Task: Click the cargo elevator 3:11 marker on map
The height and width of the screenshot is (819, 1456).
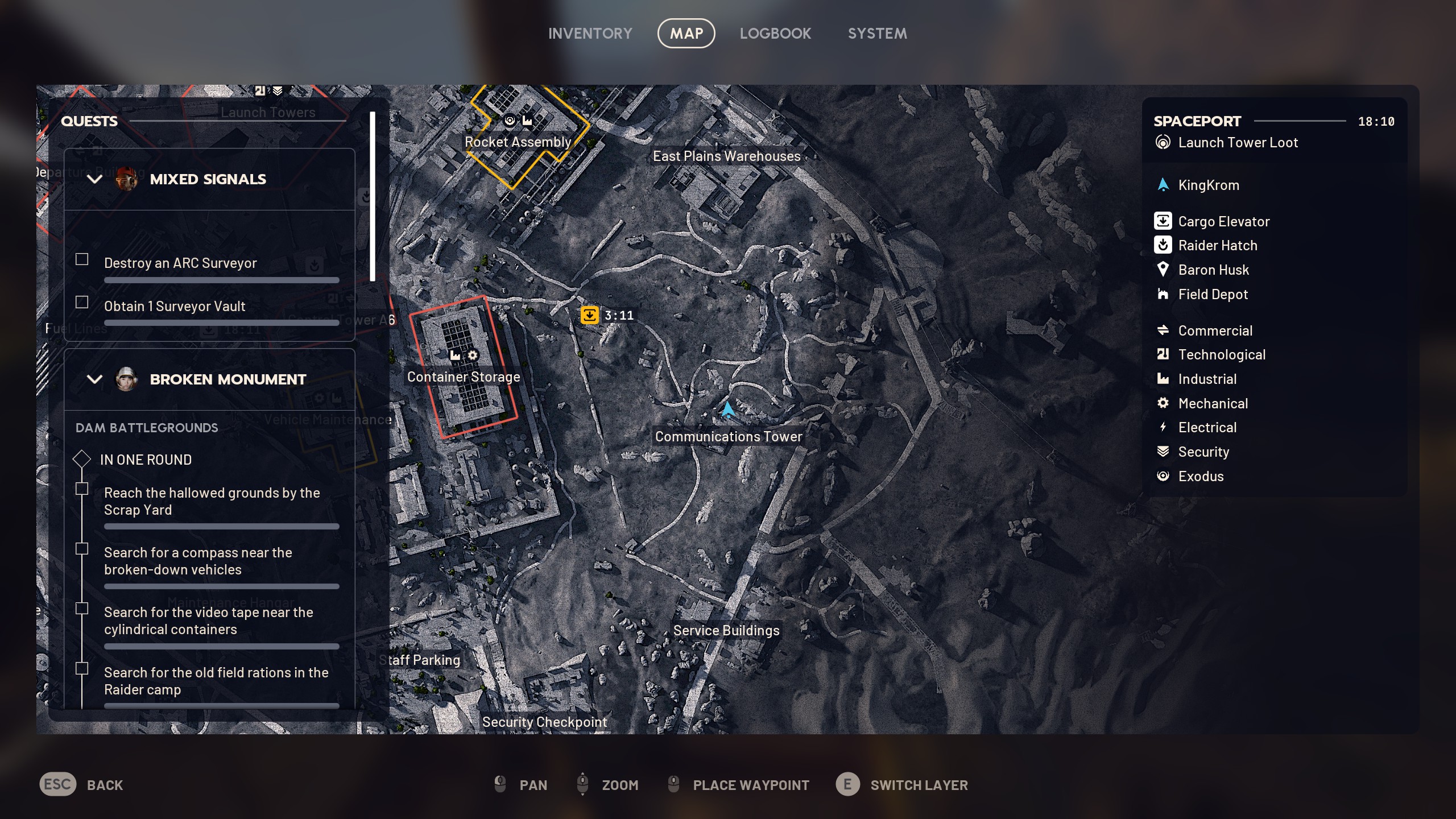Action: point(590,315)
